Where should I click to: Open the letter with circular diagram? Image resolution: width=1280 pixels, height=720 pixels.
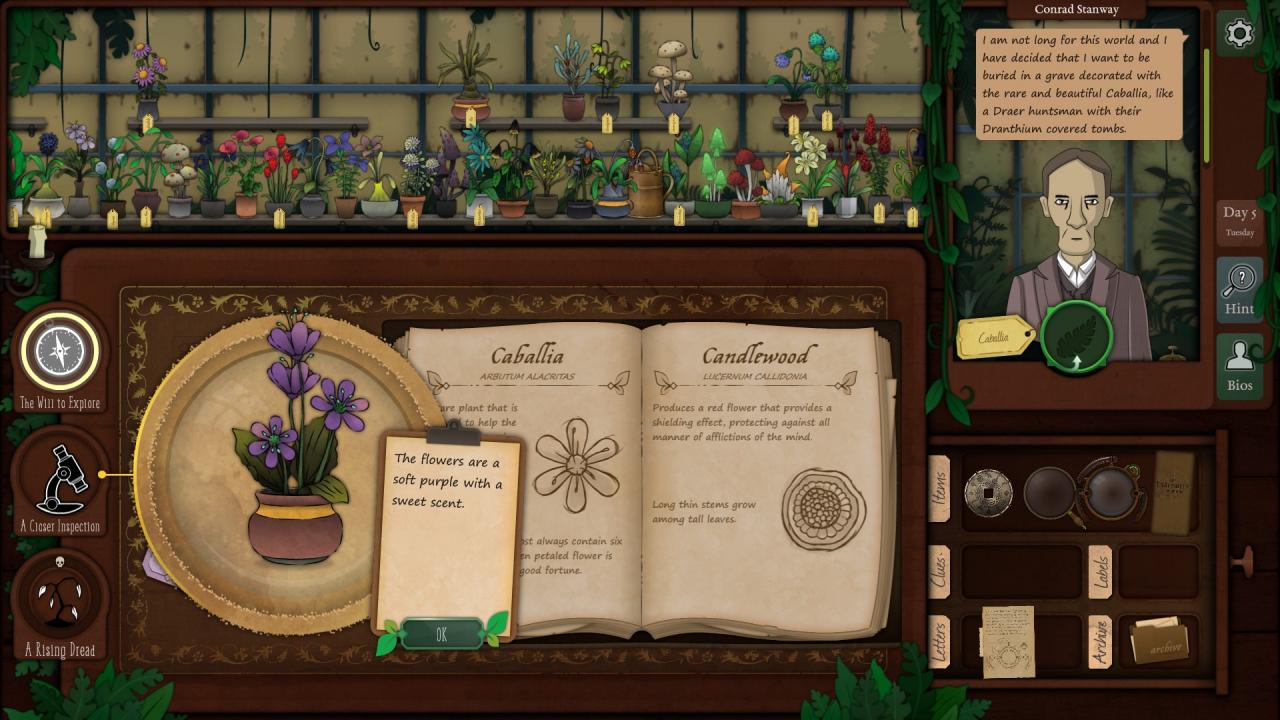point(1008,641)
